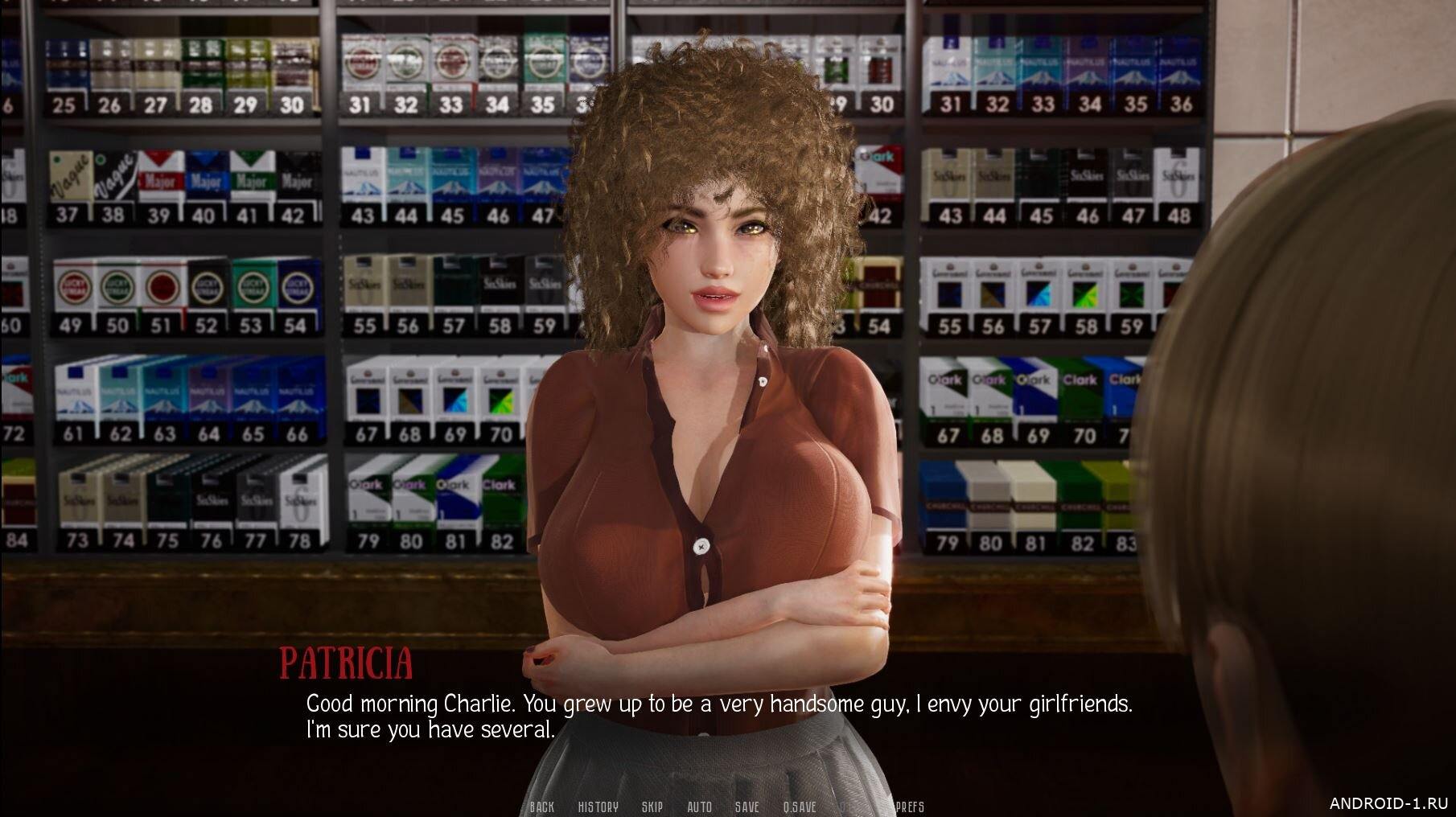This screenshot has height=817, width=1456.
Task: Go back to the previous dialogue line
Action: (x=542, y=807)
